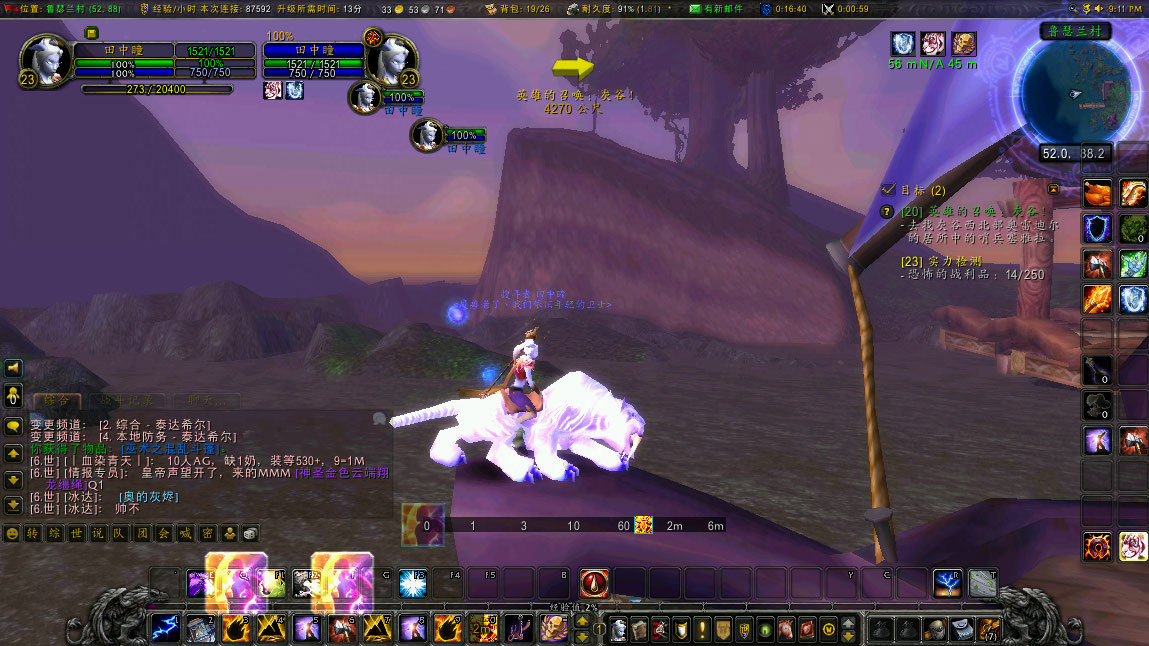Screen dimensions: 1149x646
Task: Open the 综合 chat tab
Action: point(56,401)
